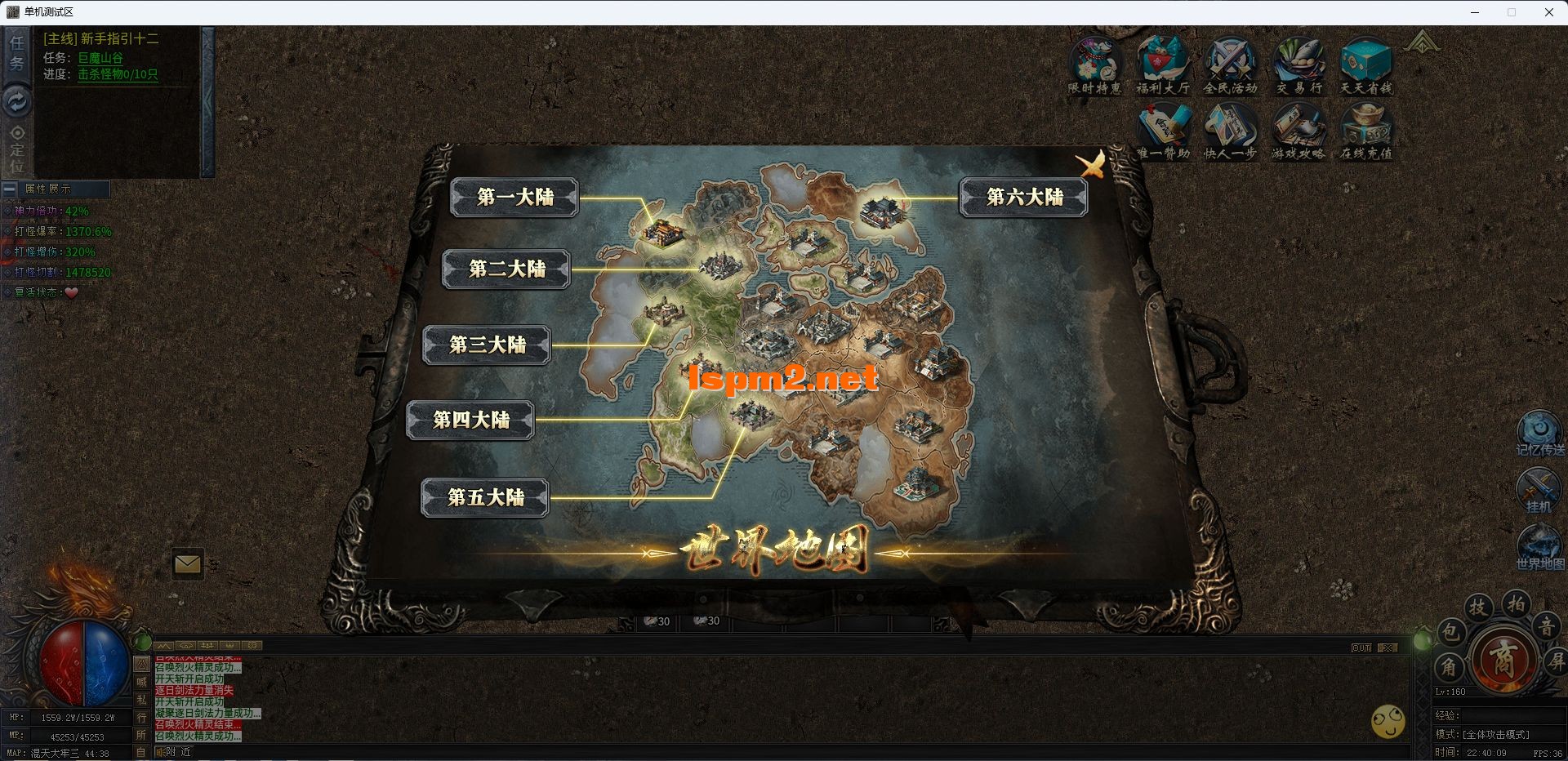The image size is (1568, 761).
Task: Toggle 挂机 auto-battle mode
Action: pos(1539,490)
